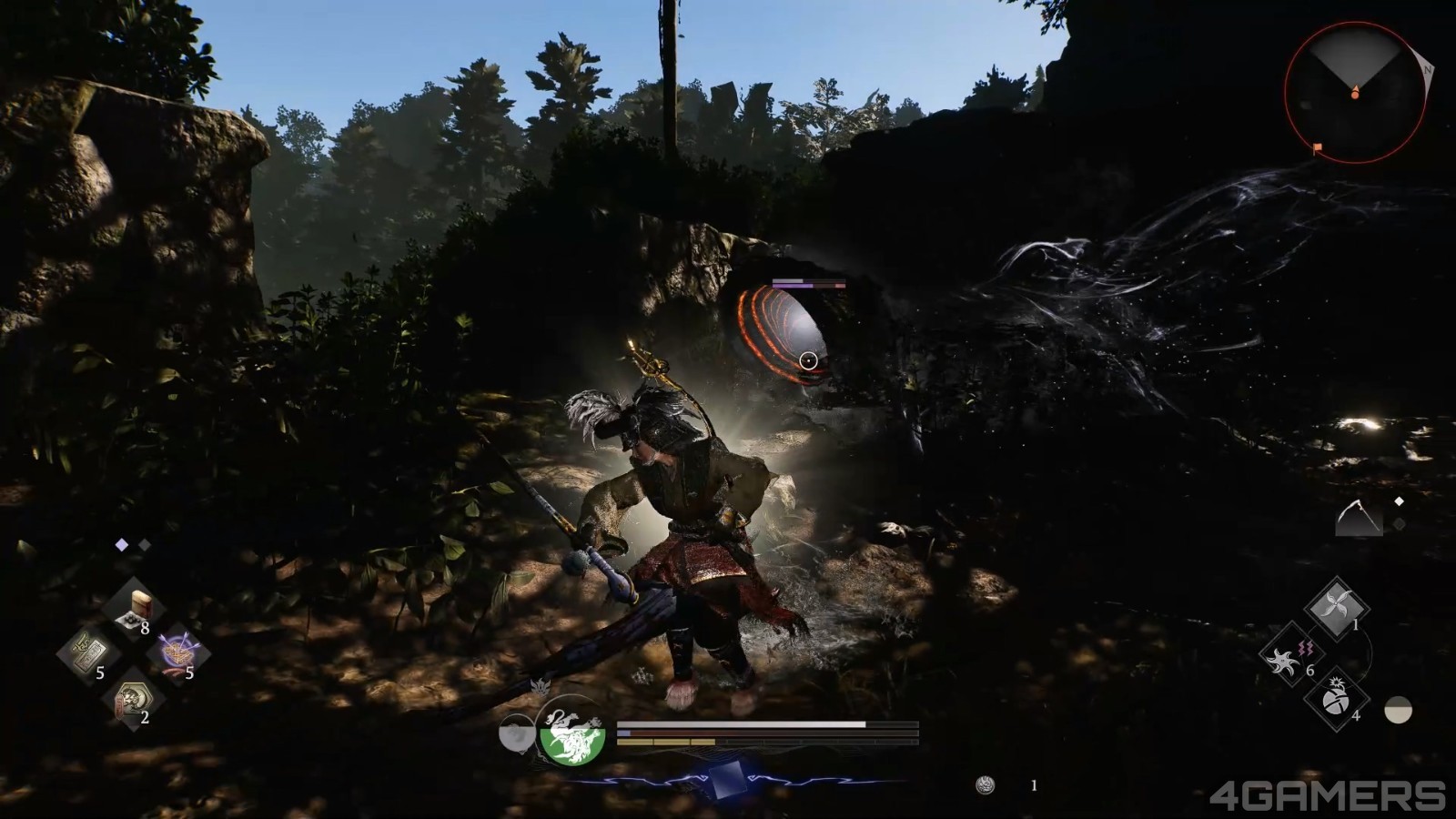Viewport: 1456px width, 819px height.
Task: Toggle the lit diamond indicator above item slots
Action: pyautogui.click(x=122, y=544)
